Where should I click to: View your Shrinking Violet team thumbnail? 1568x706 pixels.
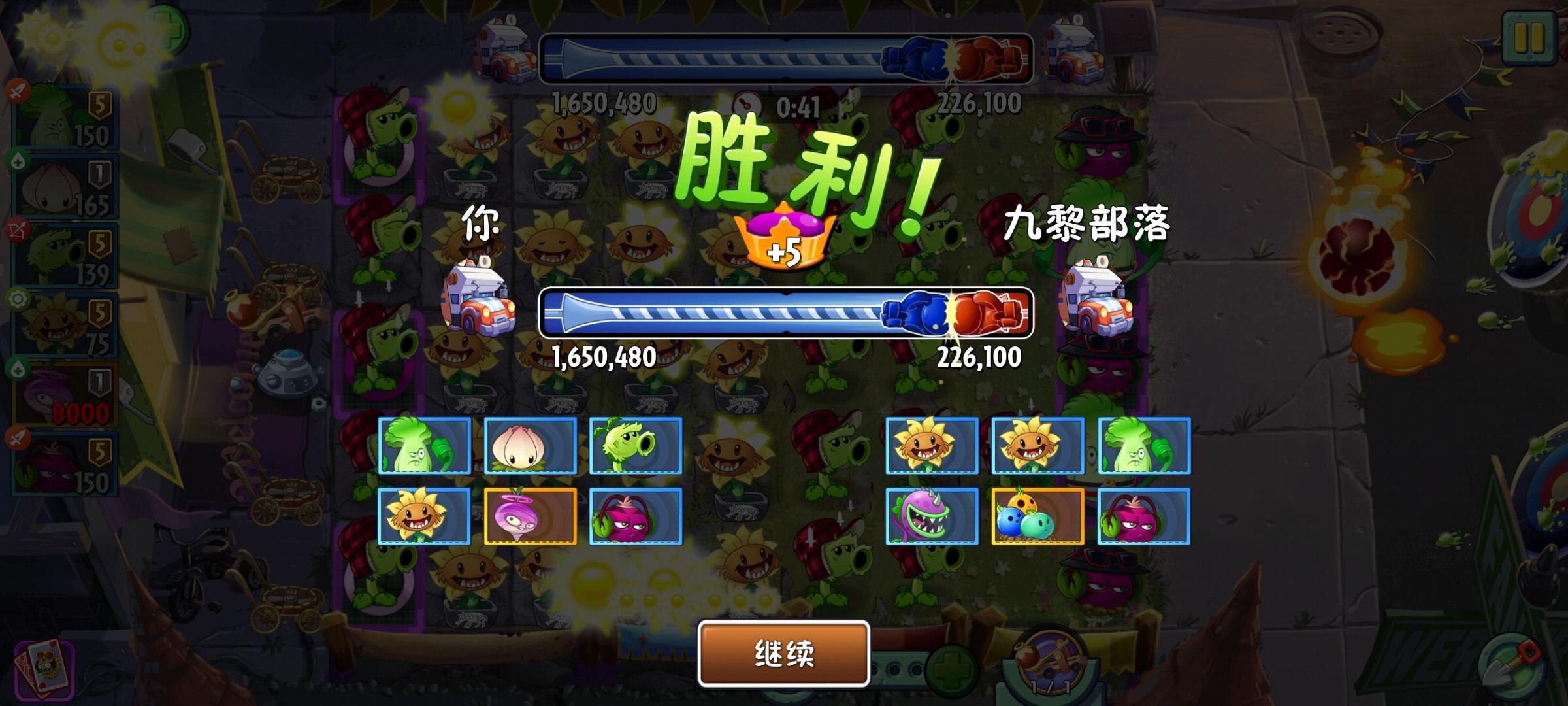[529, 516]
